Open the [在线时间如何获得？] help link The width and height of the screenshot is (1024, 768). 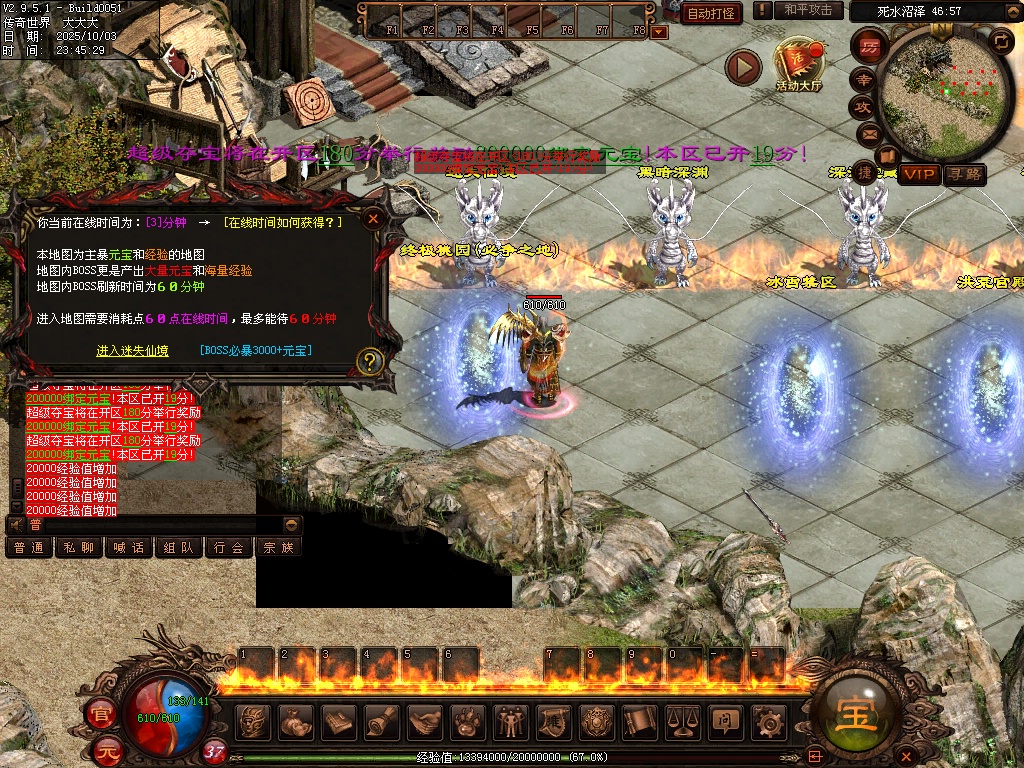[x=283, y=222]
